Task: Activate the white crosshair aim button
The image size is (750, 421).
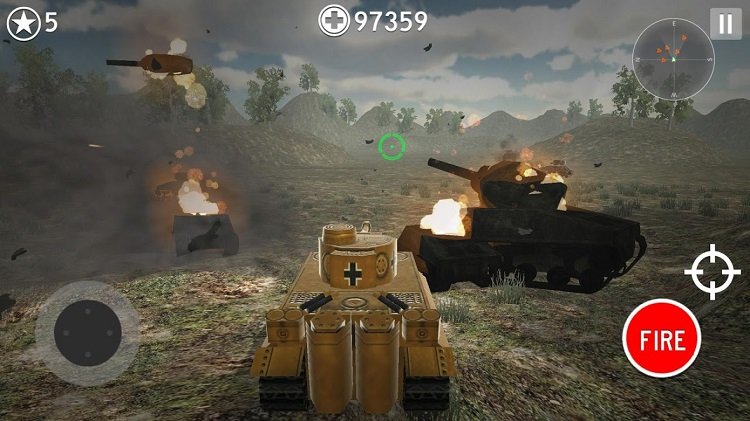Action: pos(712,272)
